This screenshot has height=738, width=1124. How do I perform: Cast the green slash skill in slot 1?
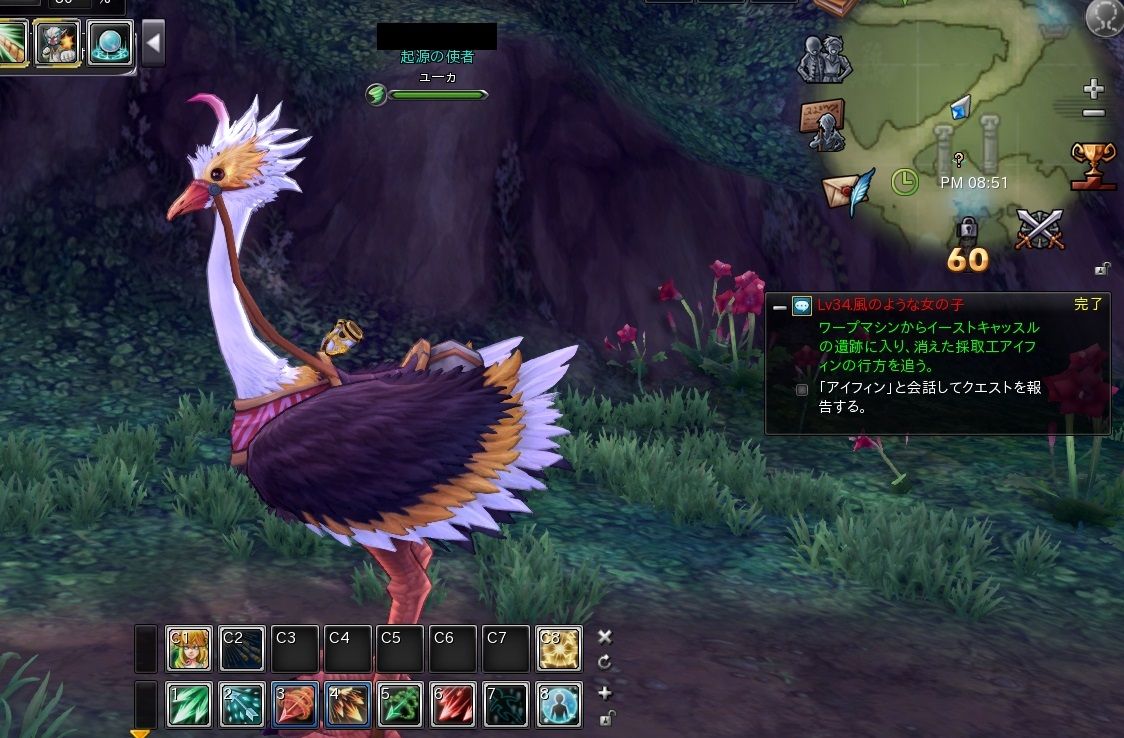(187, 705)
